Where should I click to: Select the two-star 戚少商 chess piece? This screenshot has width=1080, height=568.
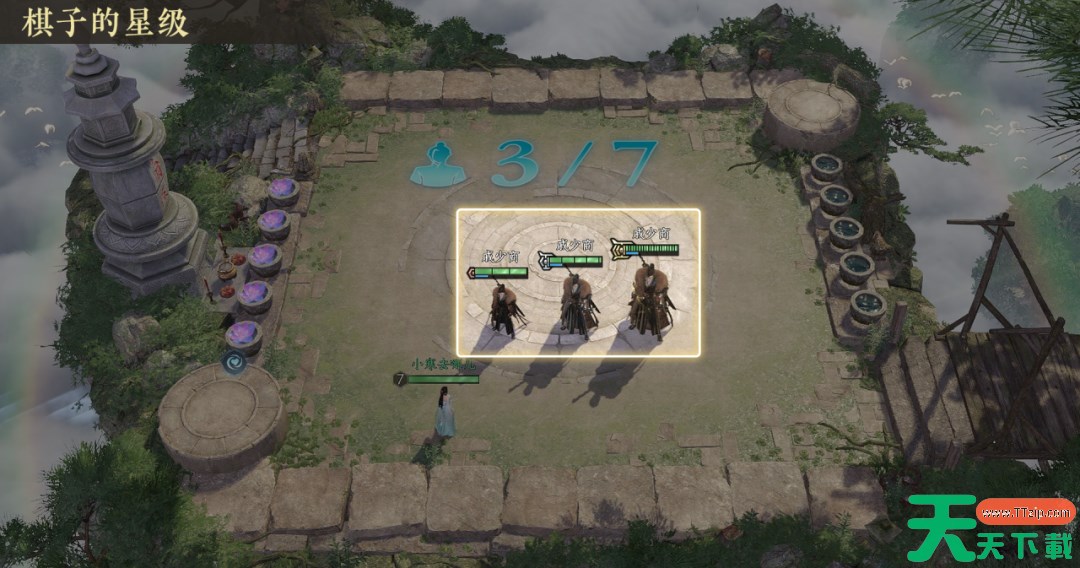pos(575,300)
